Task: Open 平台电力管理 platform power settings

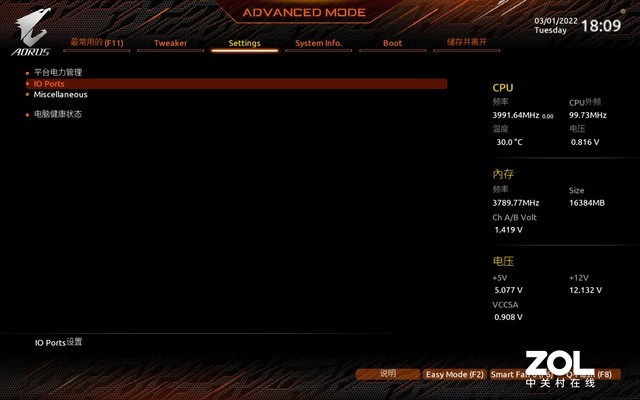Action: point(58,73)
